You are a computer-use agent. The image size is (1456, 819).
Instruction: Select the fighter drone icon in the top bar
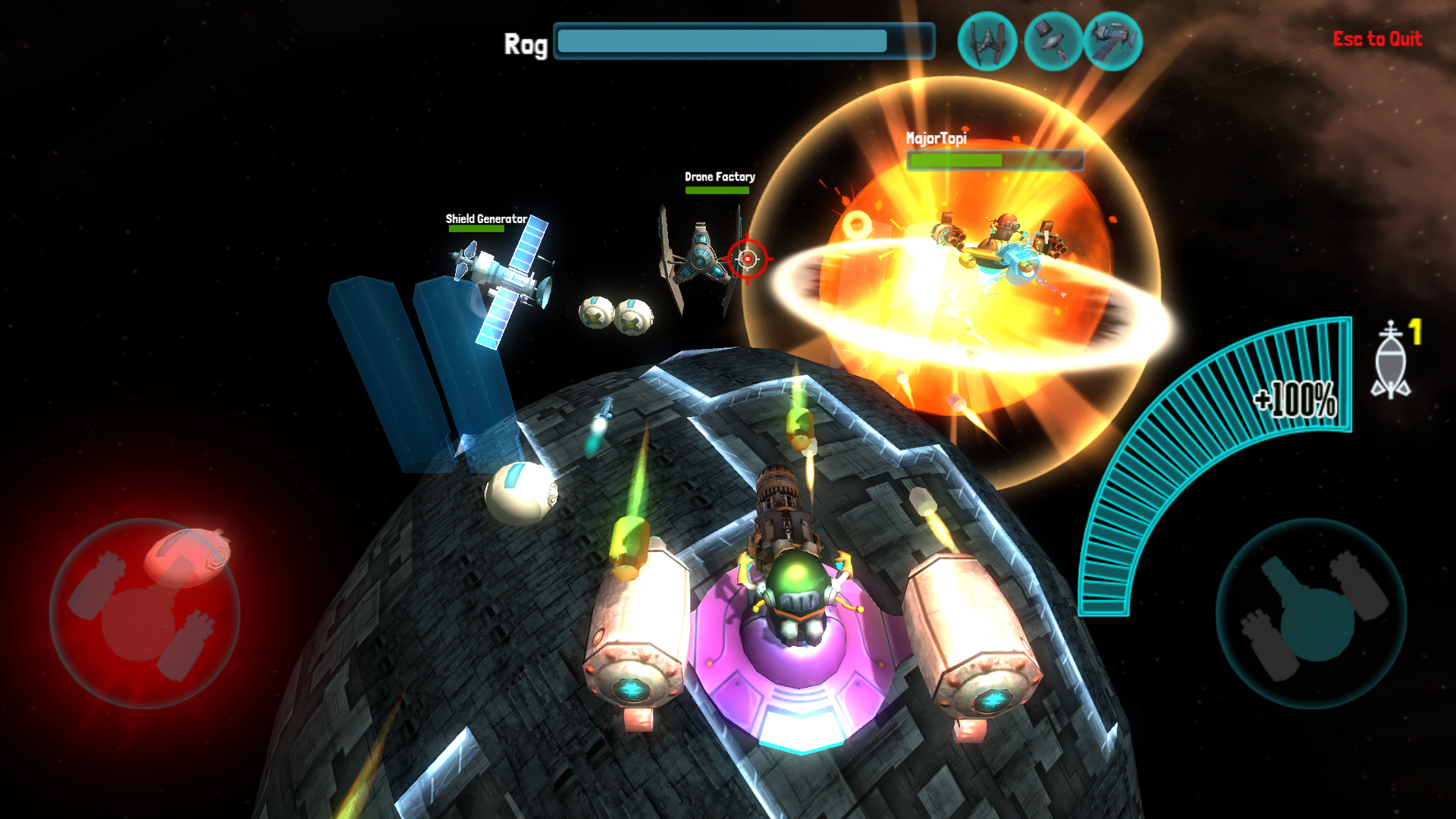click(x=988, y=43)
